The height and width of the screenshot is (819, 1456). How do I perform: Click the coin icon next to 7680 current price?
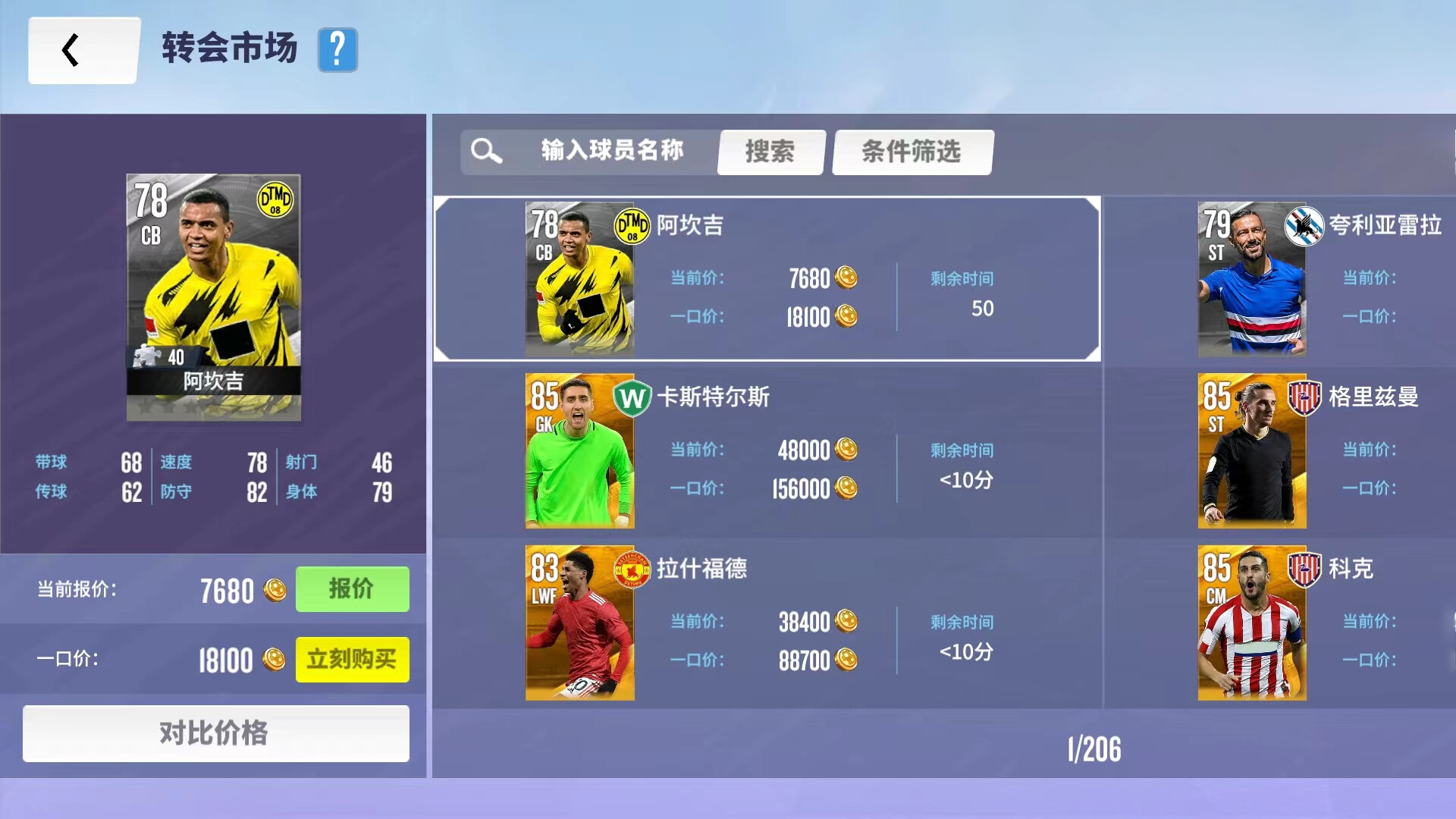click(x=277, y=589)
